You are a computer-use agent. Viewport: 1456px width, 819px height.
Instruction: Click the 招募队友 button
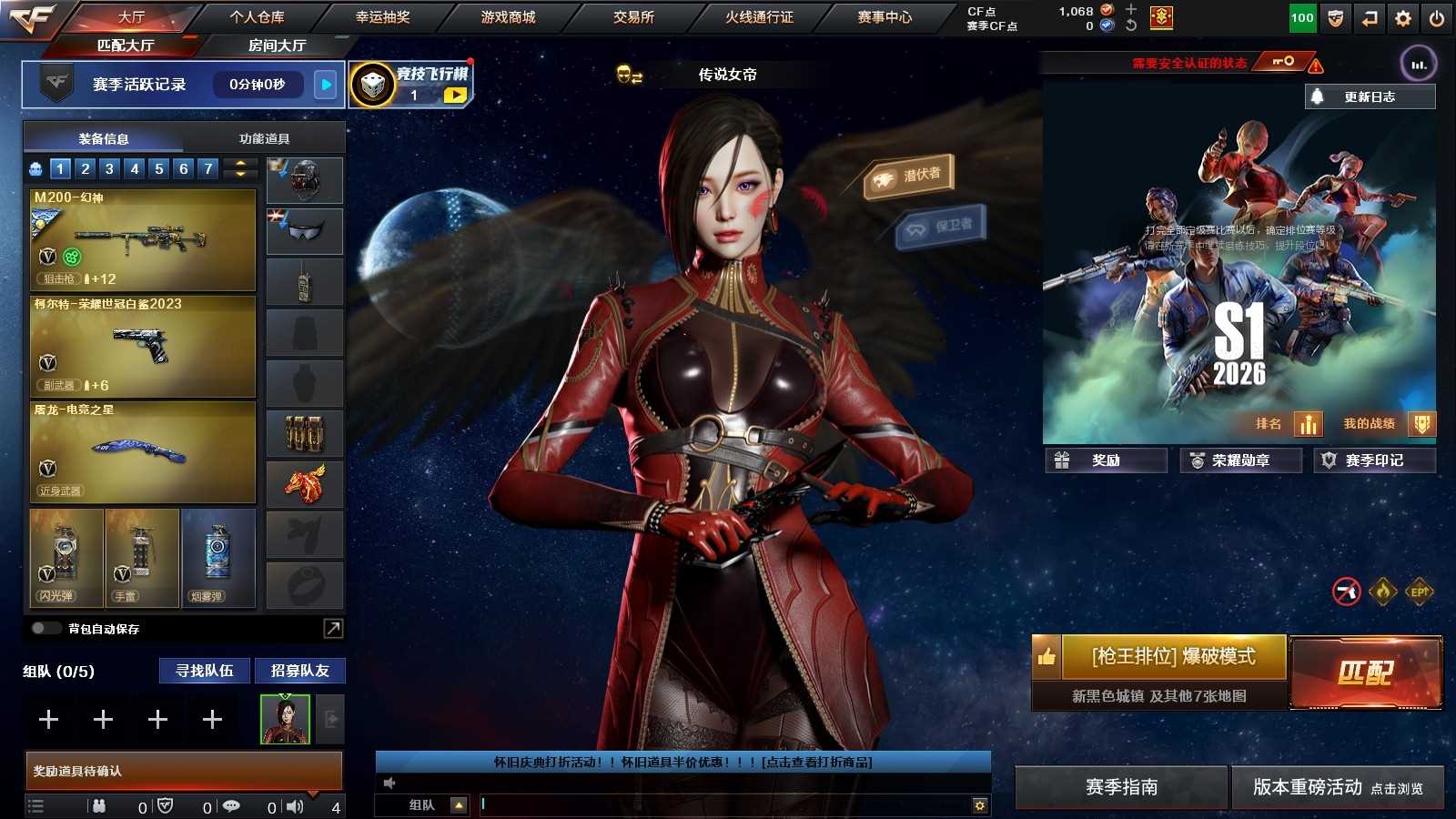pos(299,671)
